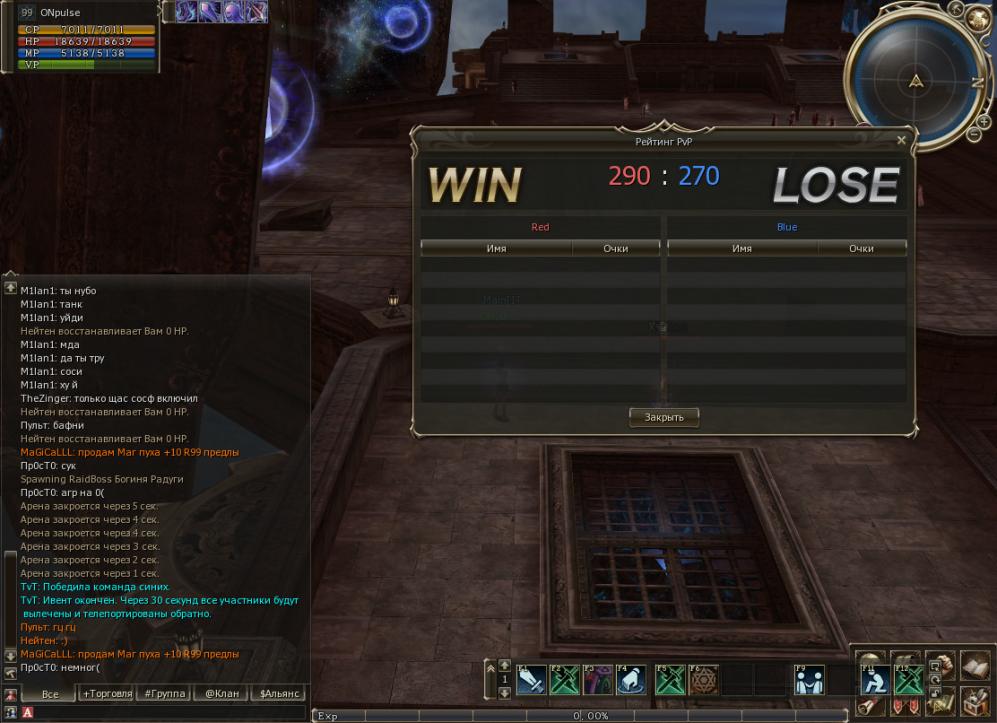Viewport: 997px width, 723px height.
Task: Switch to the Все chat tab
Action: click(49, 693)
